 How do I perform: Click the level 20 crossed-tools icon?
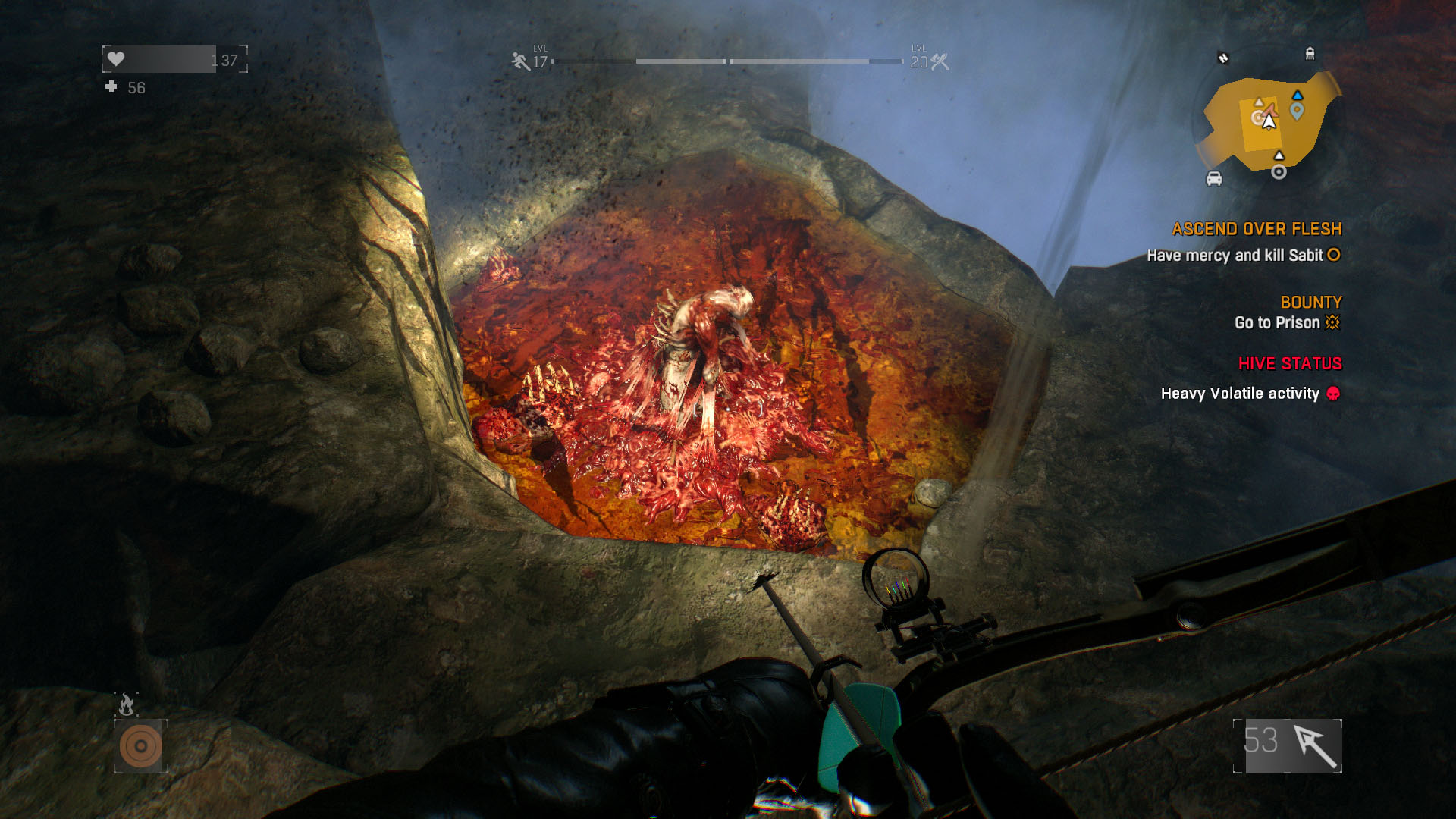tap(940, 62)
